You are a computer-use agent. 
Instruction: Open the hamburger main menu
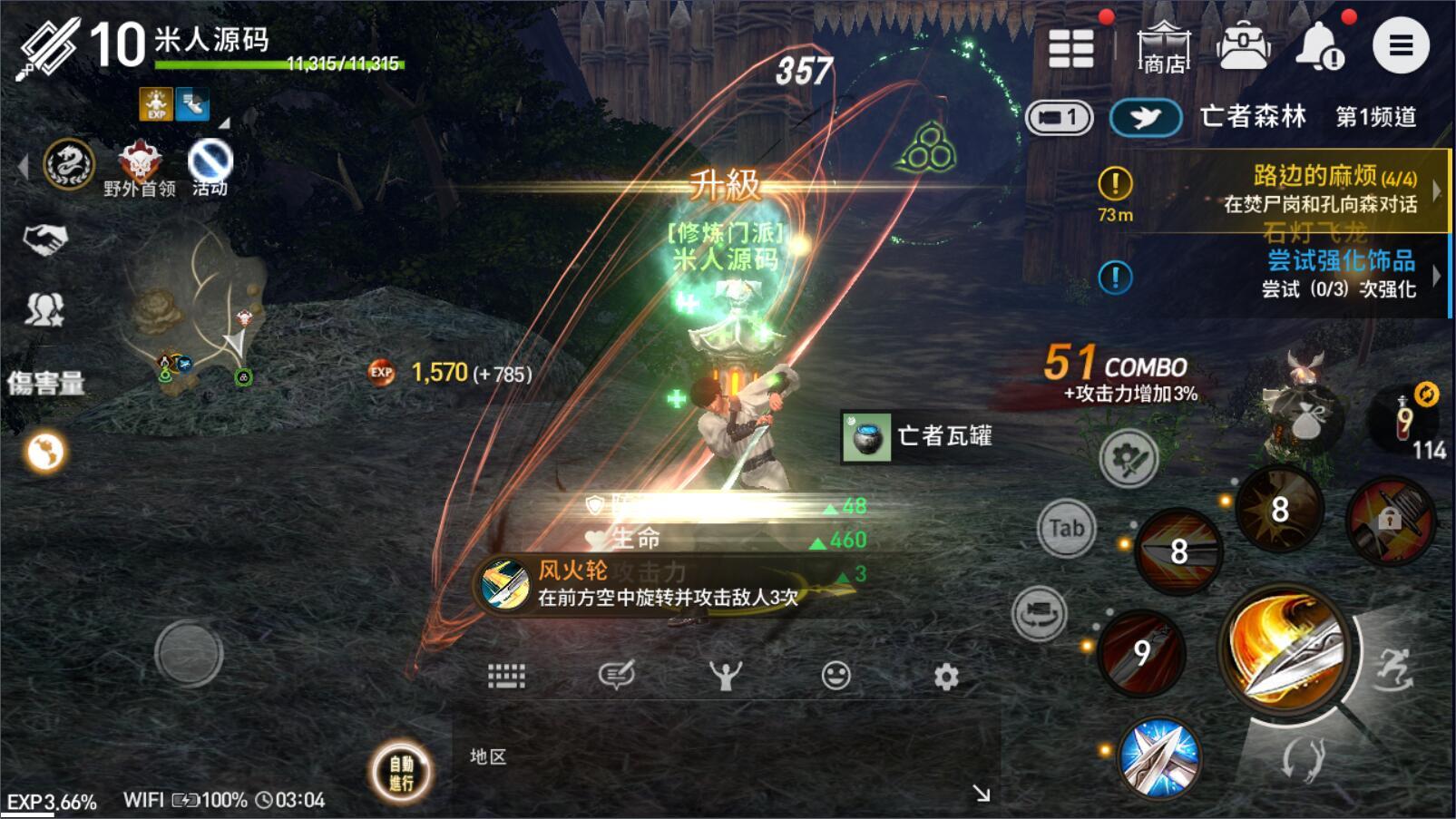click(1401, 45)
